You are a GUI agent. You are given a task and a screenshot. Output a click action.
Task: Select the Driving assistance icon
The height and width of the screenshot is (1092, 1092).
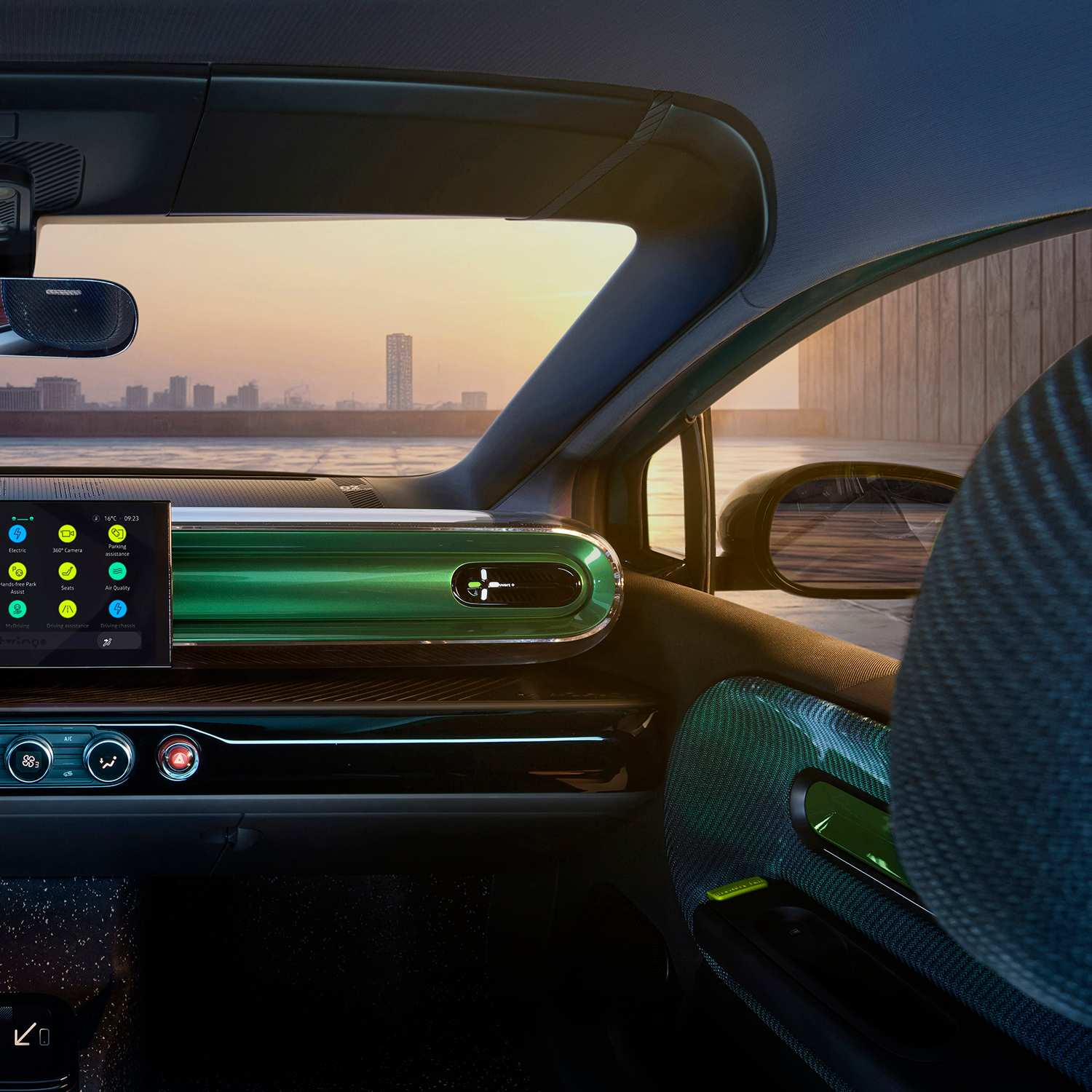coord(67,609)
